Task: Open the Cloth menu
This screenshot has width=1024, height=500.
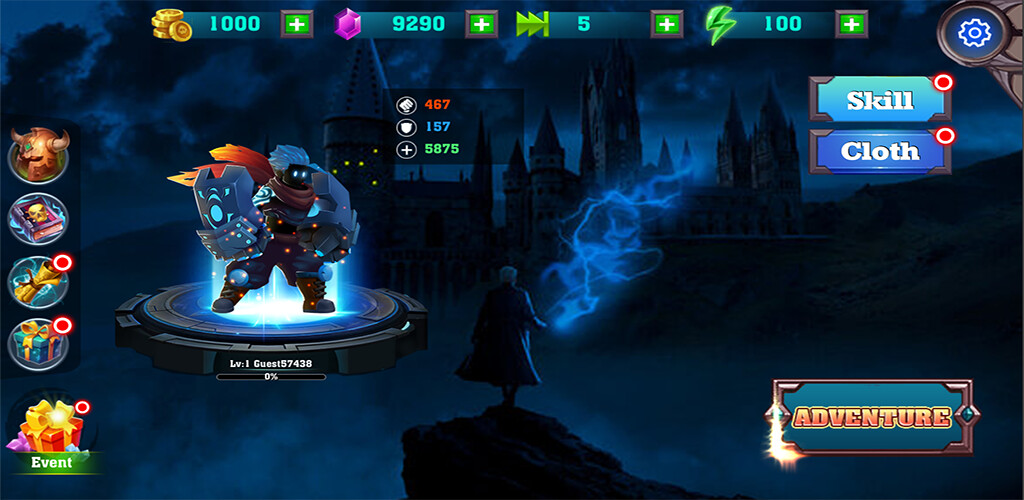Action: [880, 152]
